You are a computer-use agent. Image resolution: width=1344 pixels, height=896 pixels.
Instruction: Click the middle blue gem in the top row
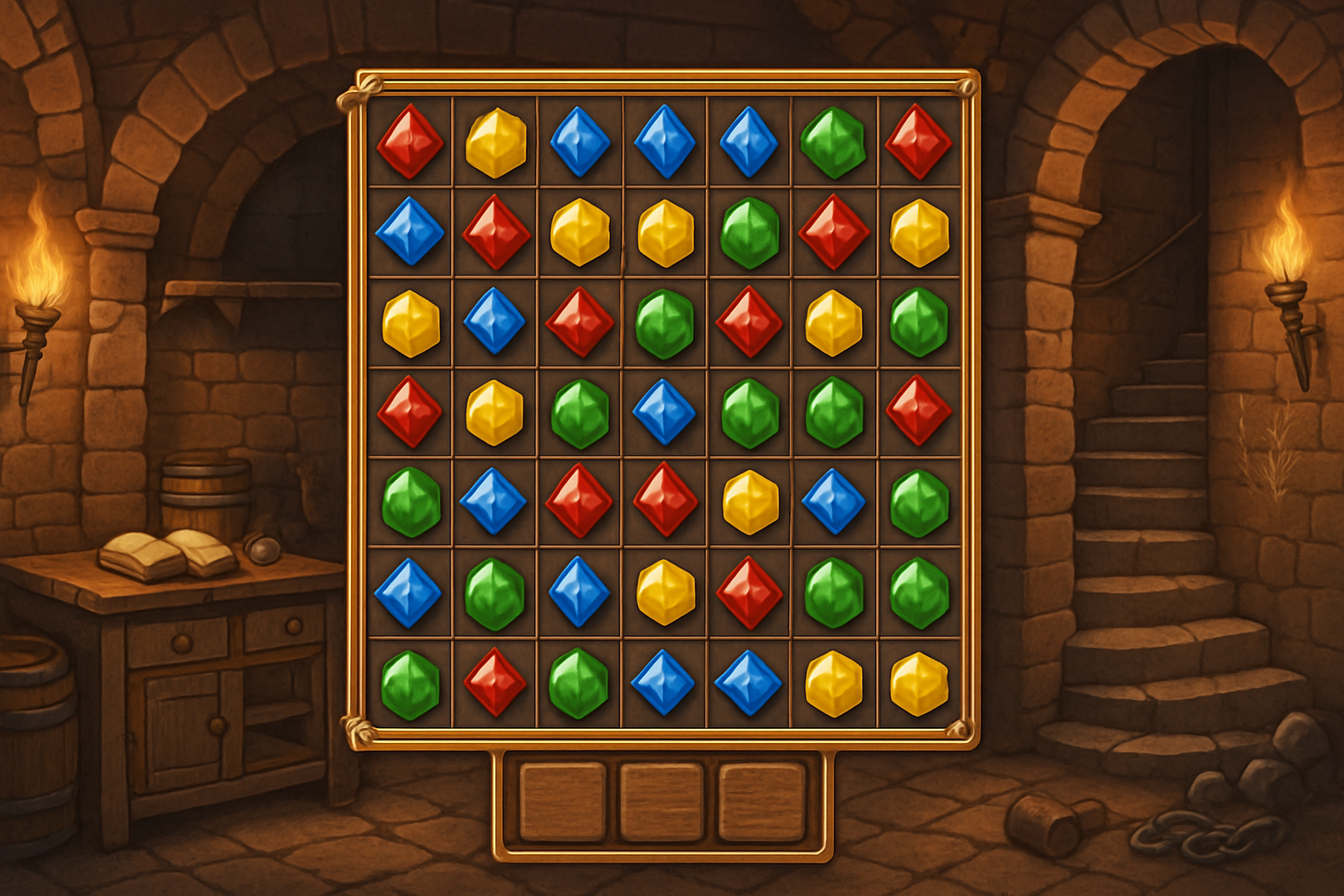[665, 143]
